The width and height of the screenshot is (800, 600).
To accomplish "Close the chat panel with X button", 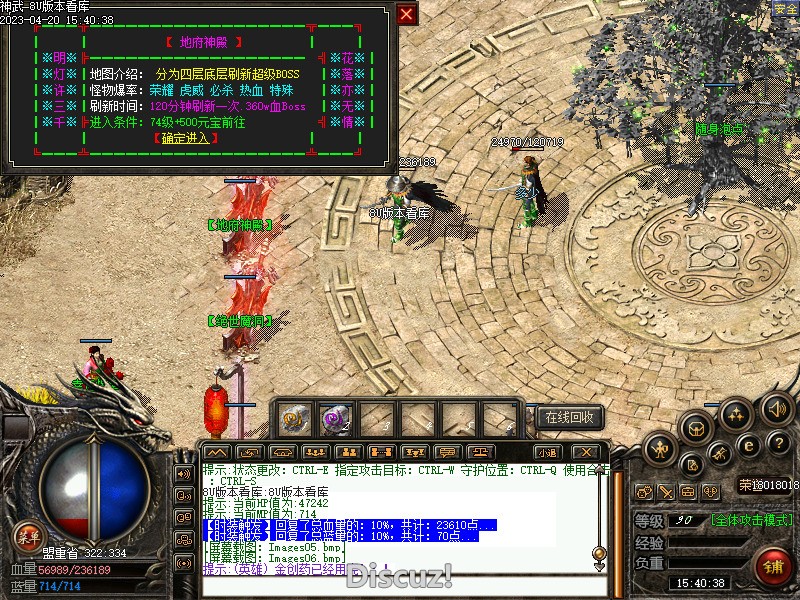I will (587, 452).
